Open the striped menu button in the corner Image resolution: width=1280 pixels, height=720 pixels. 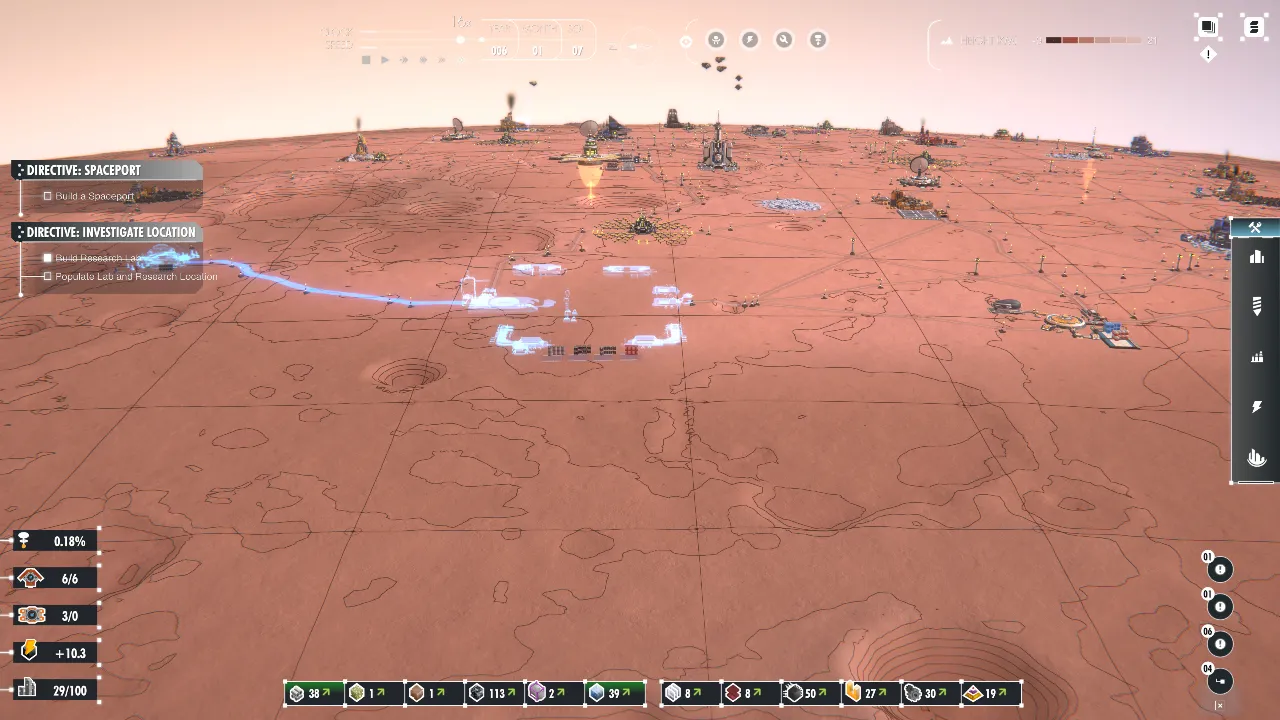1254,27
